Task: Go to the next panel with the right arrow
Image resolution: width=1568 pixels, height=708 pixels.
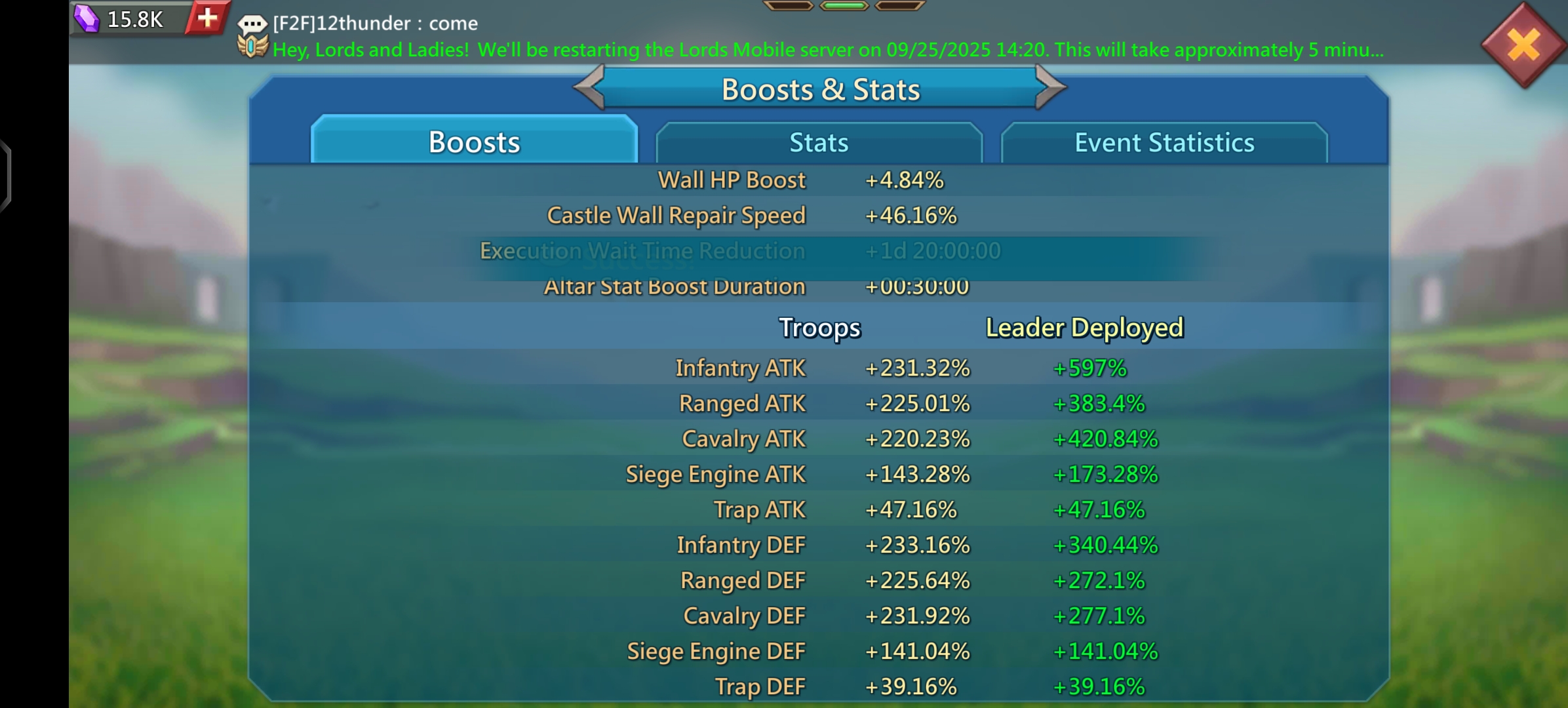Action: tap(1051, 87)
